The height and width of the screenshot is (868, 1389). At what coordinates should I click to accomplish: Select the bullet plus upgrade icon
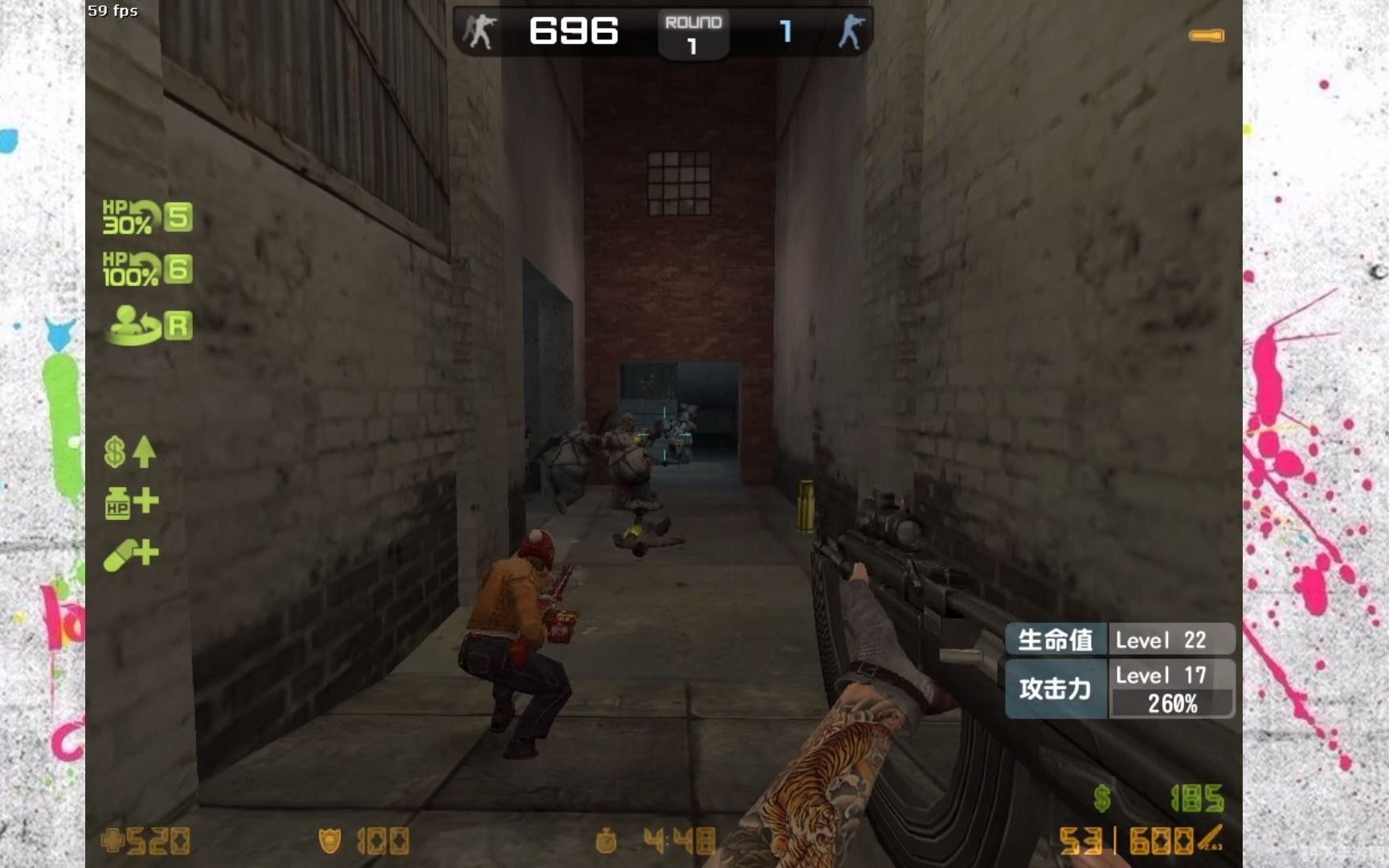(131, 555)
